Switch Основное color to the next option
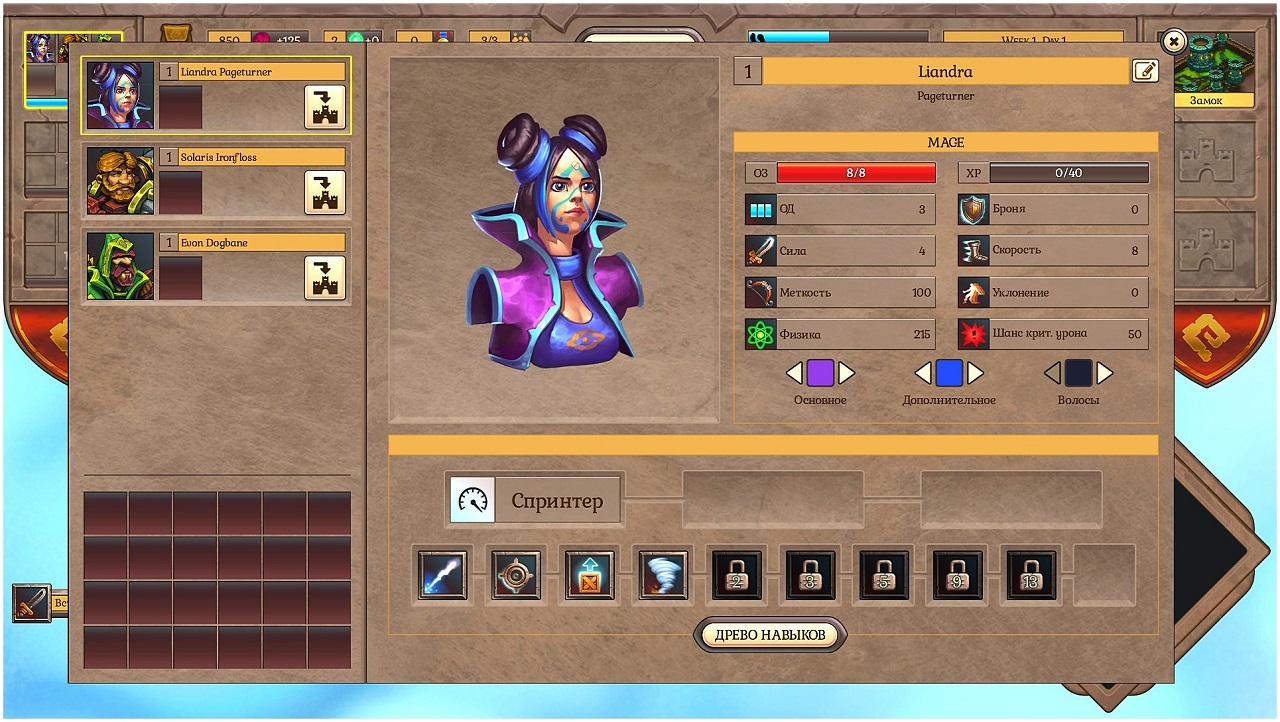The width and height of the screenshot is (1280, 722). click(x=847, y=374)
